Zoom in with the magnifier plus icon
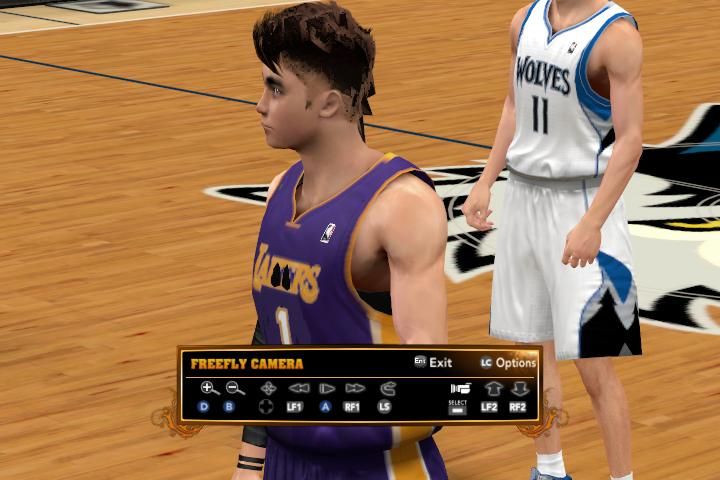The height and width of the screenshot is (480, 720). pos(209,388)
